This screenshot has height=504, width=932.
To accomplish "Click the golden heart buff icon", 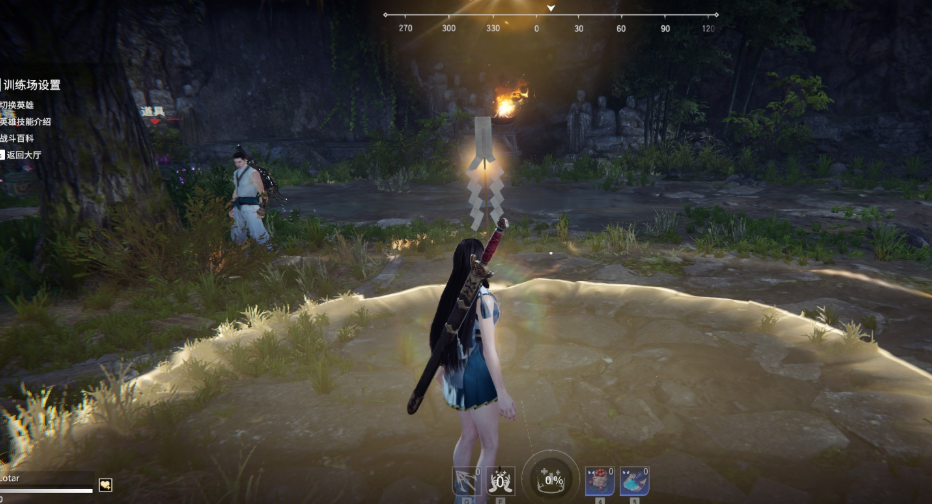I will click(105, 485).
